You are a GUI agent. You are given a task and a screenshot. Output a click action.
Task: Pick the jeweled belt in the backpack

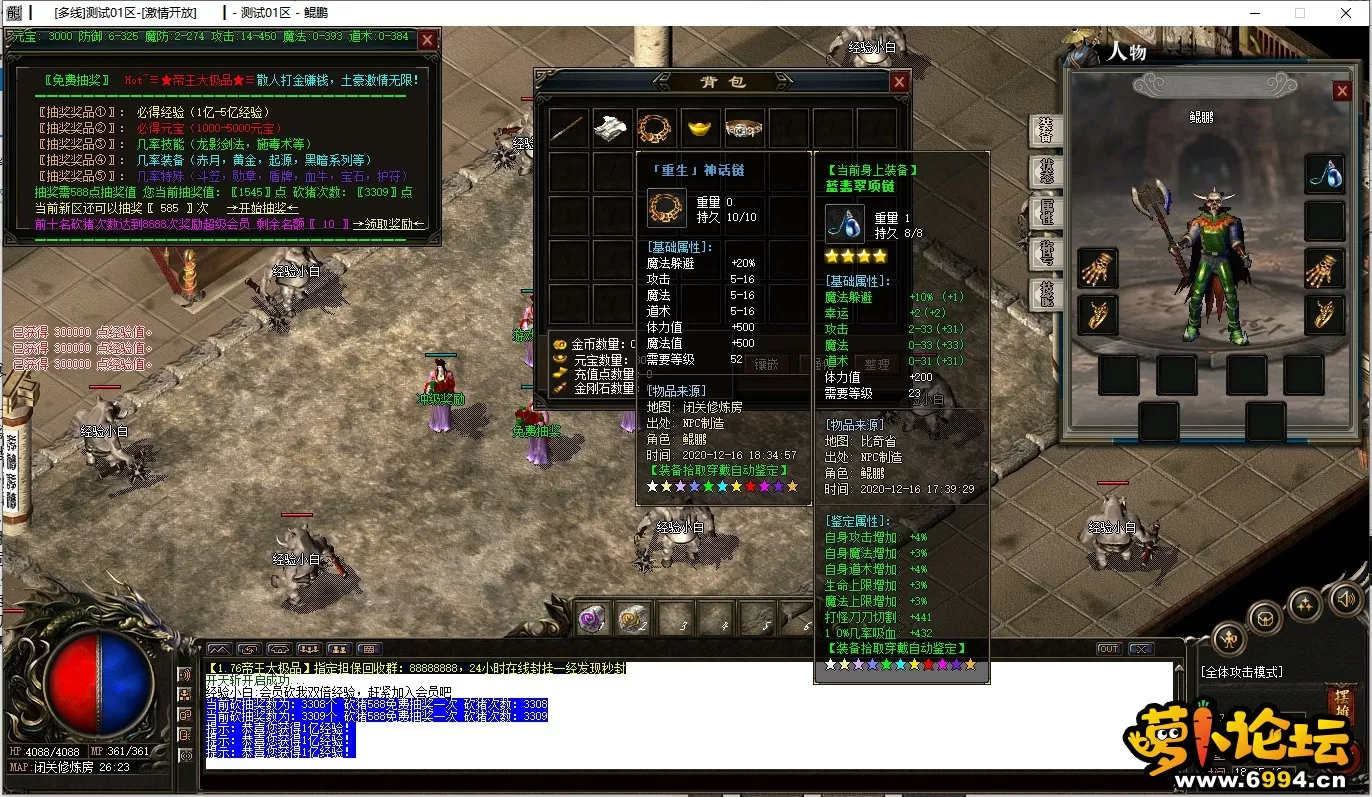tap(744, 128)
